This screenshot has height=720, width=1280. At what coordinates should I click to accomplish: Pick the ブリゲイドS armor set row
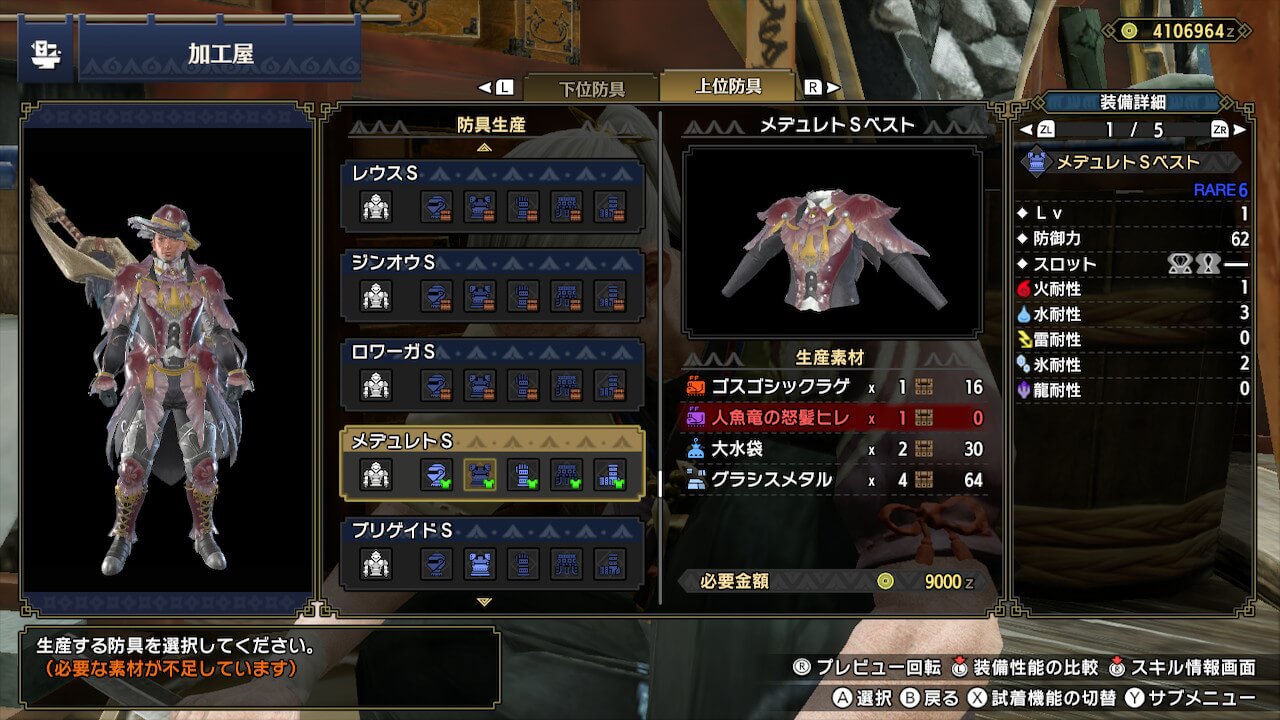coord(493,552)
